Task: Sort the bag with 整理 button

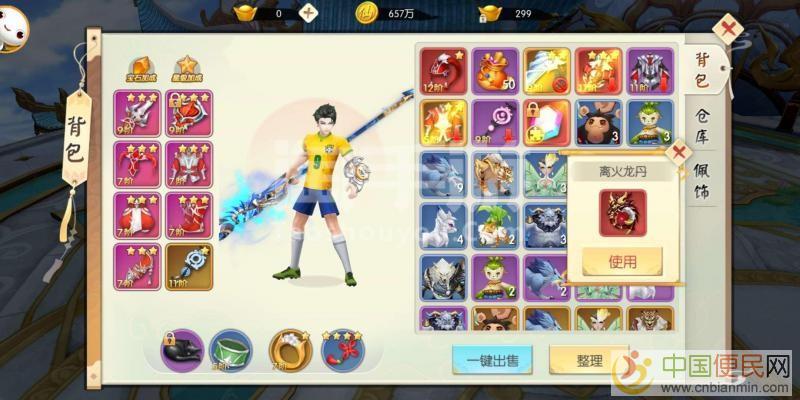Action: [x=589, y=360]
